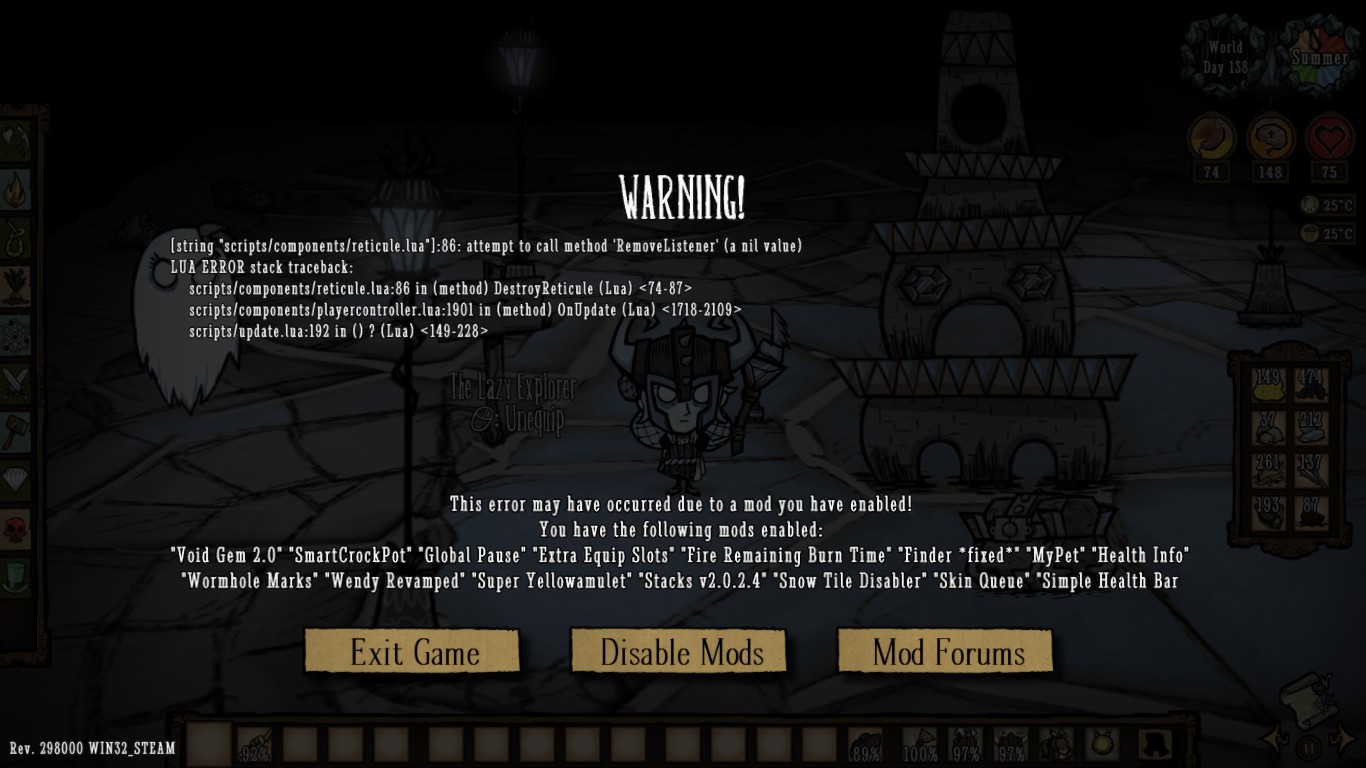Toggle the pause button near bottom right
Screen dimensions: 1366x768
pyautogui.click(x=1308, y=746)
